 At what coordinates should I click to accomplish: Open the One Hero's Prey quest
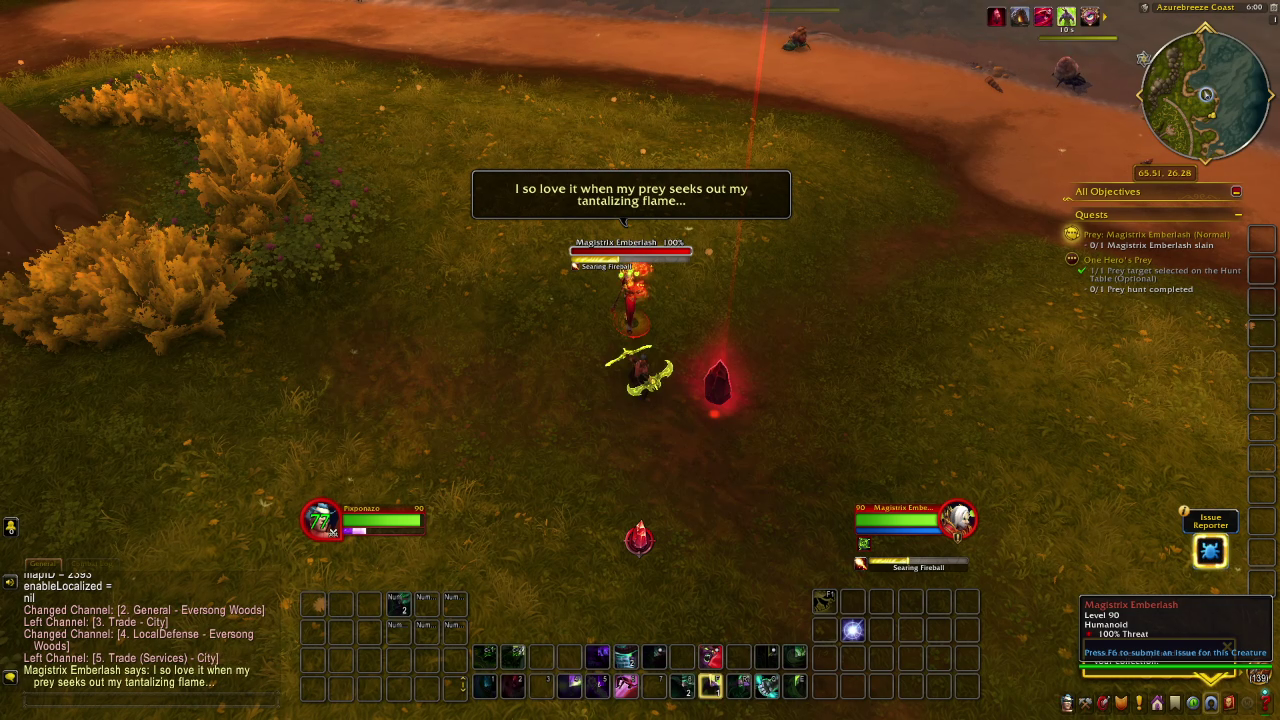coord(1117,260)
